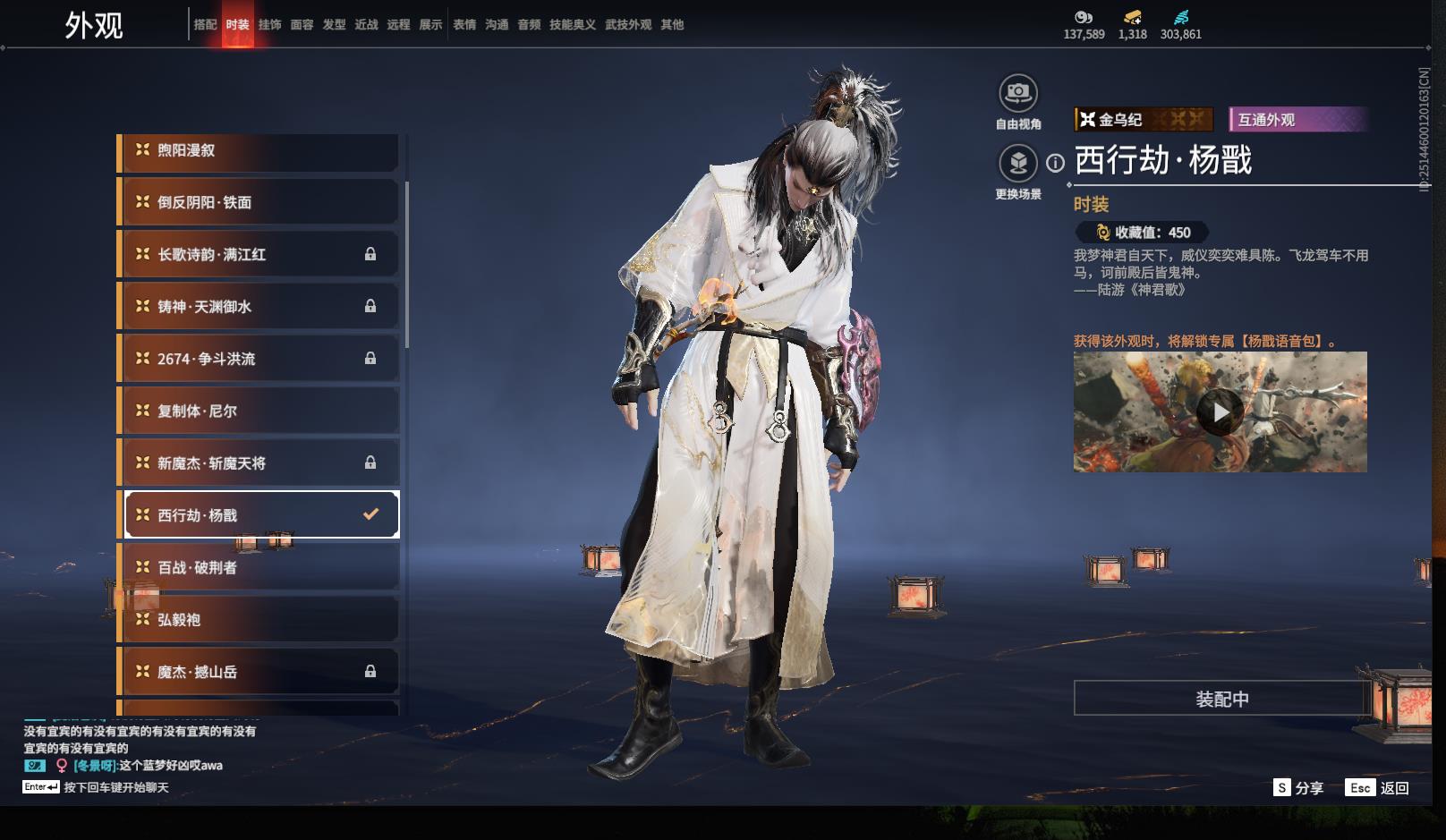Open the 技能奥义 tab

573,25
